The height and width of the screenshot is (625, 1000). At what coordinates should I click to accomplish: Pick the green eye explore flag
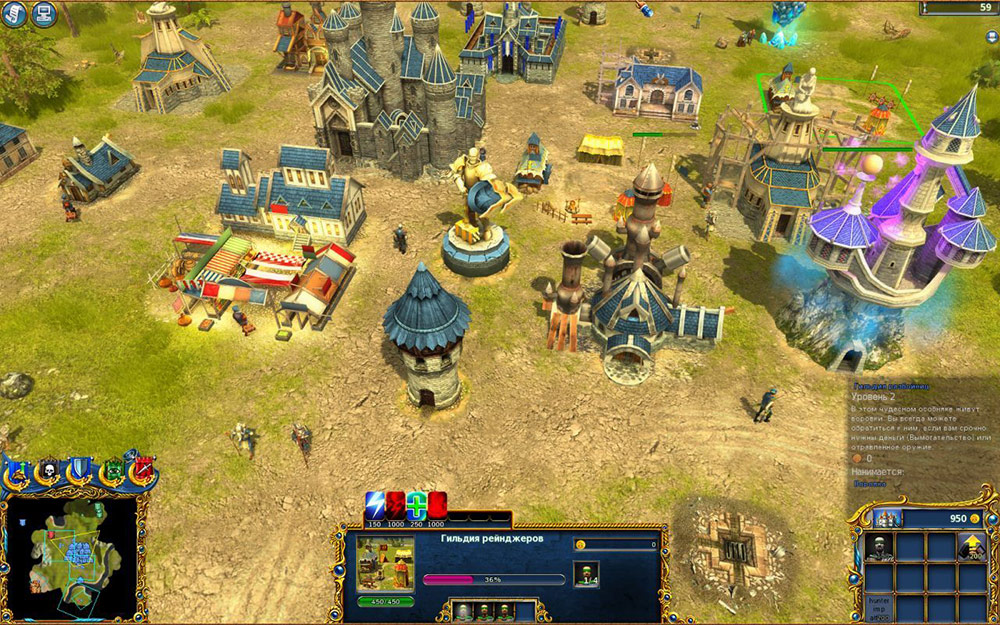click(113, 470)
